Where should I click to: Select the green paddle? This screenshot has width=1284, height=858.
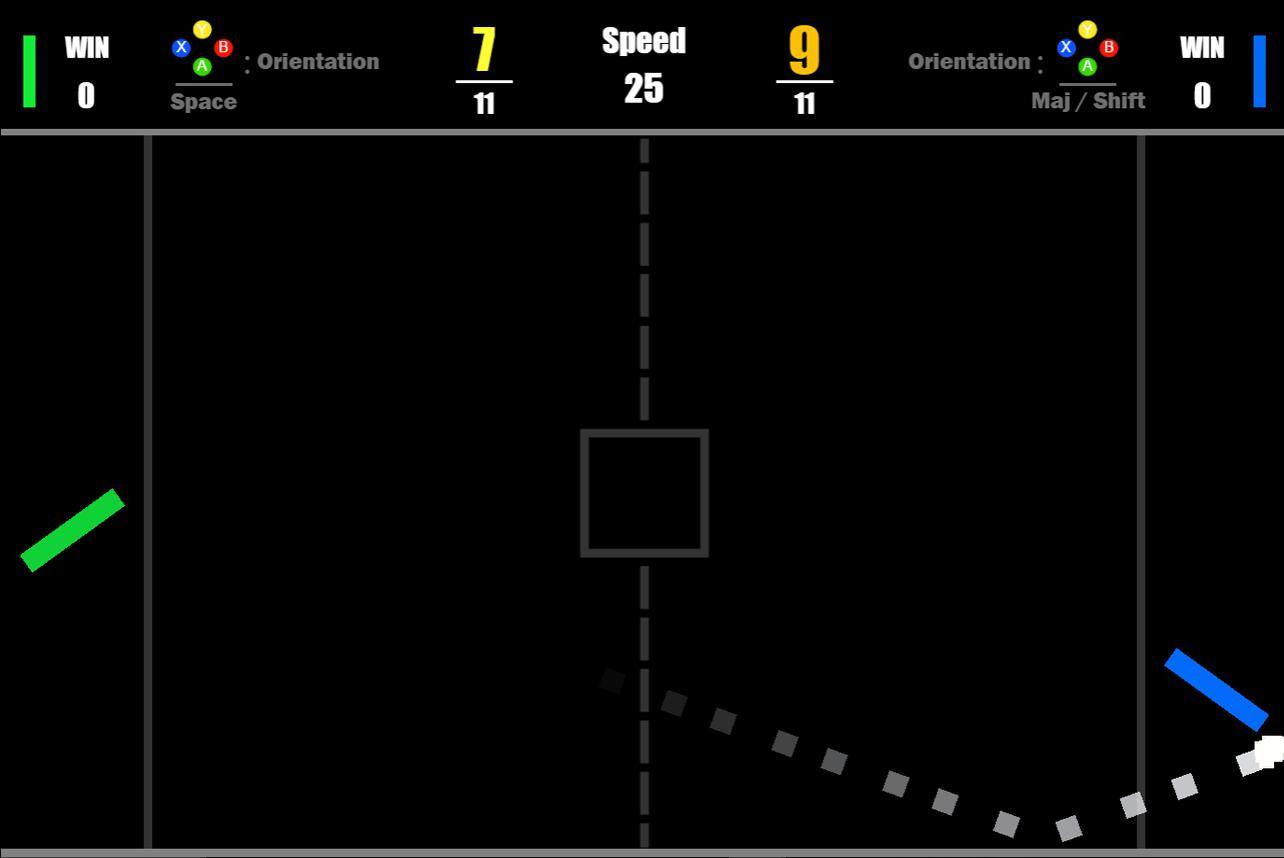[71, 529]
